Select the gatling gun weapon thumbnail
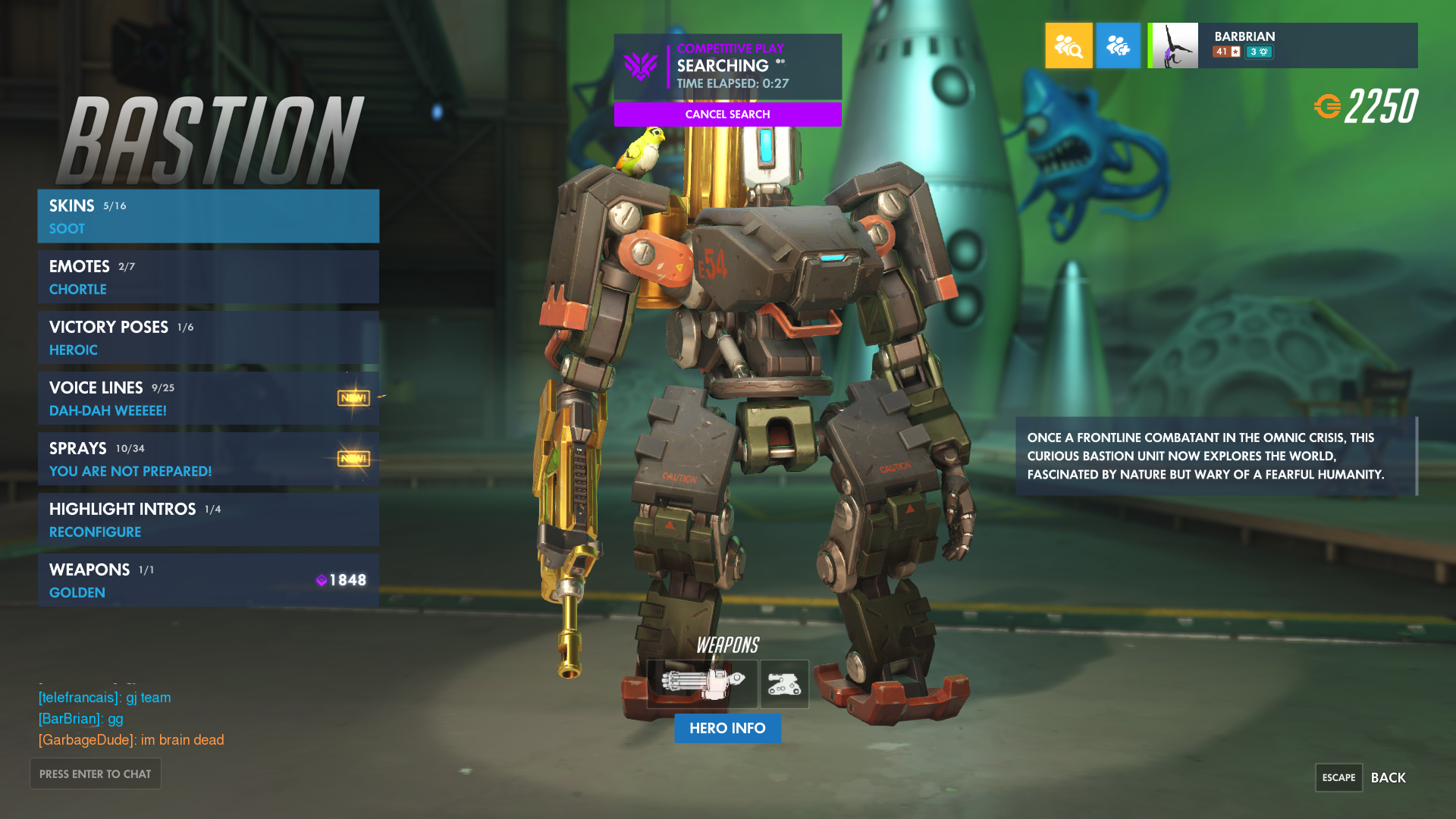This screenshot has height=819, width=1456. [x=701, y=684]
